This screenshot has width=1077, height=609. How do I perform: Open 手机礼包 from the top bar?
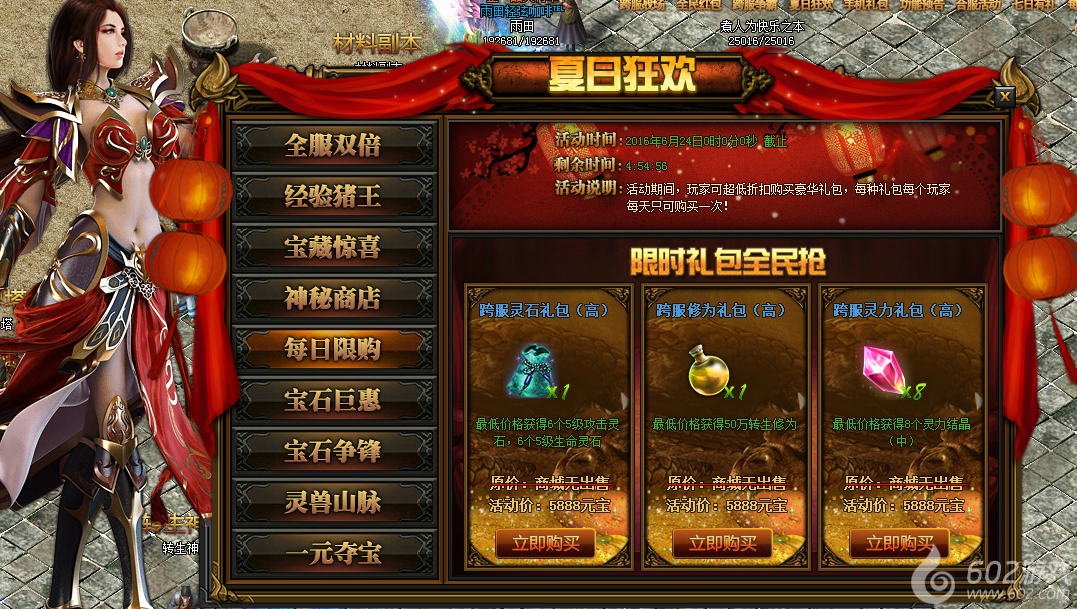871,5
